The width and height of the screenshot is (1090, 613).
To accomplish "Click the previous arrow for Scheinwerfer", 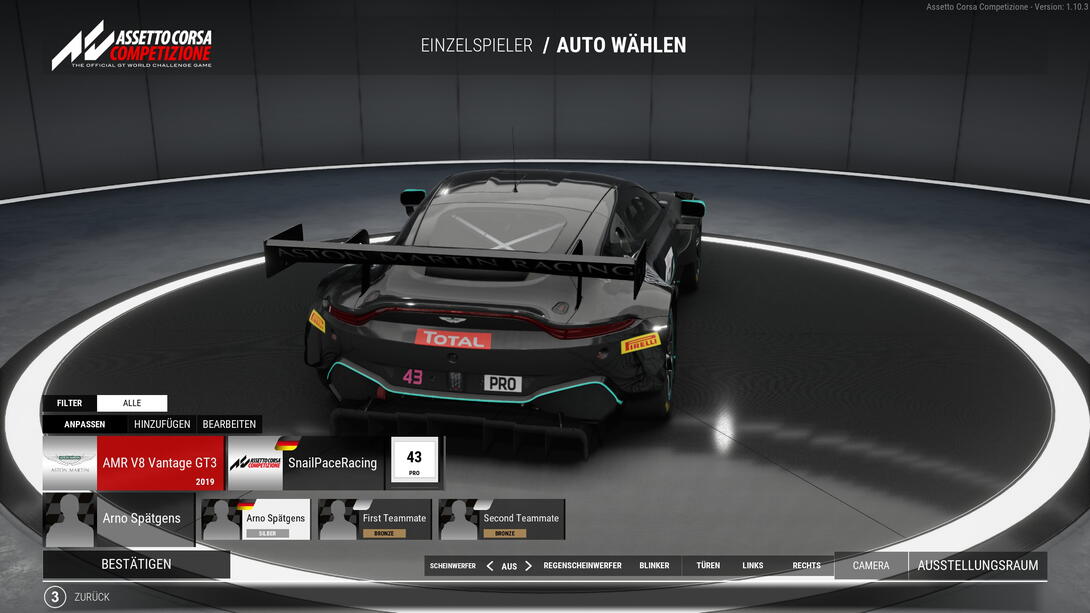I will point(490,566).
